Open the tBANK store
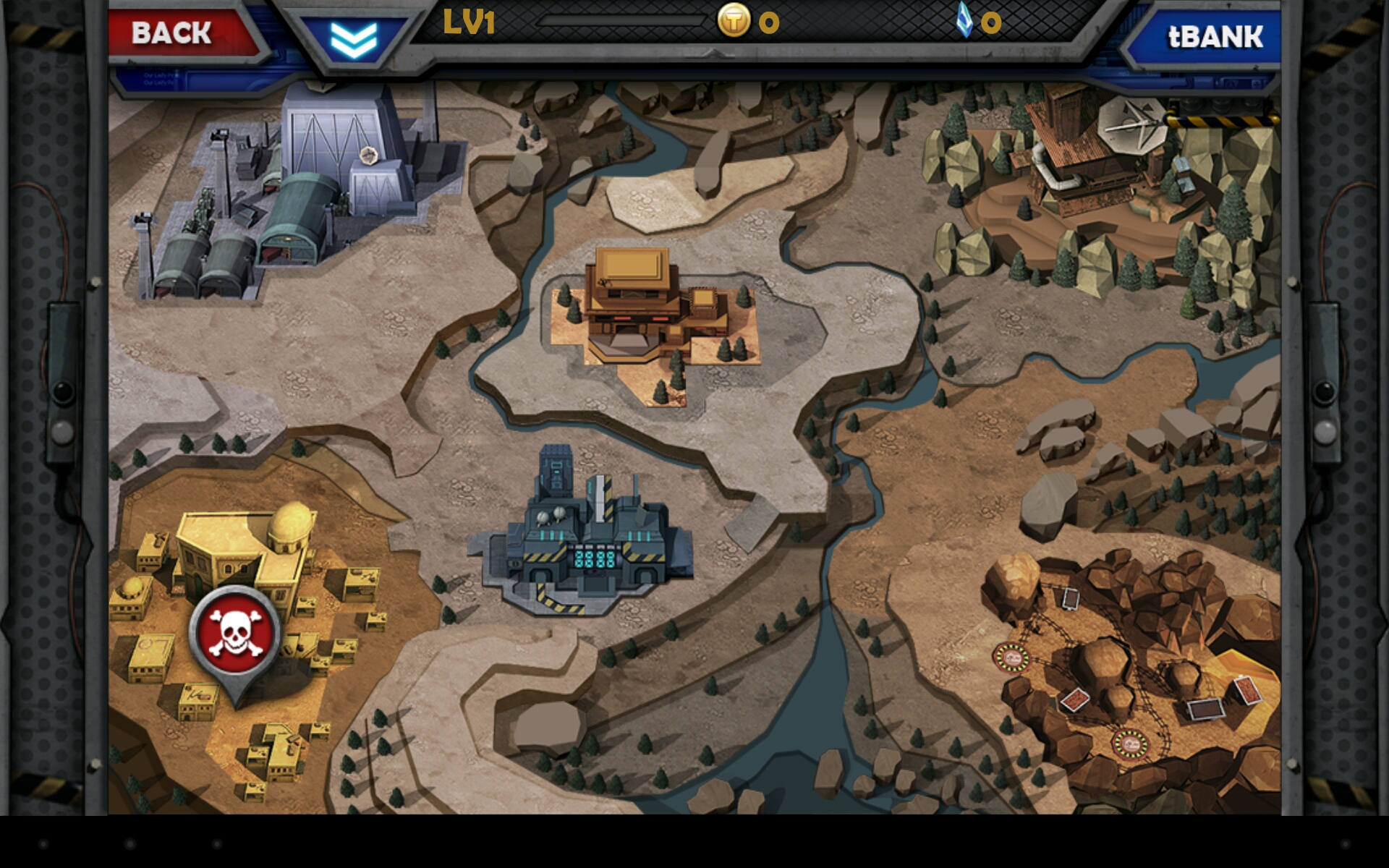 1210,37
